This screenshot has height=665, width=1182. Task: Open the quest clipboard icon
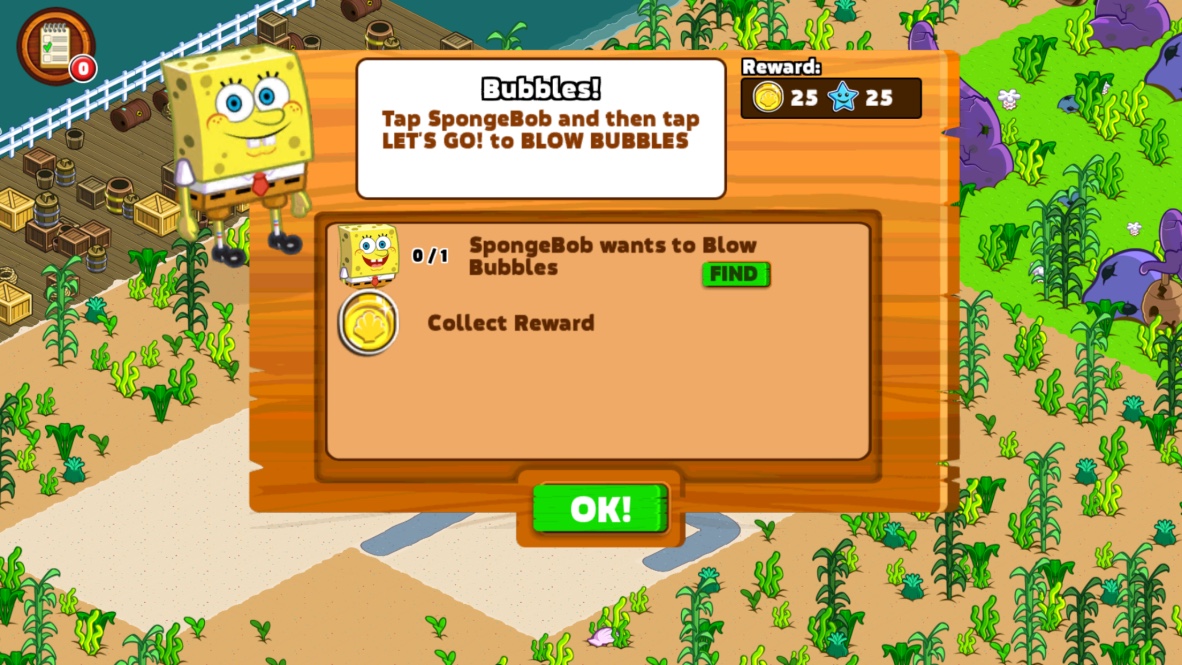(x=54, y=46)
